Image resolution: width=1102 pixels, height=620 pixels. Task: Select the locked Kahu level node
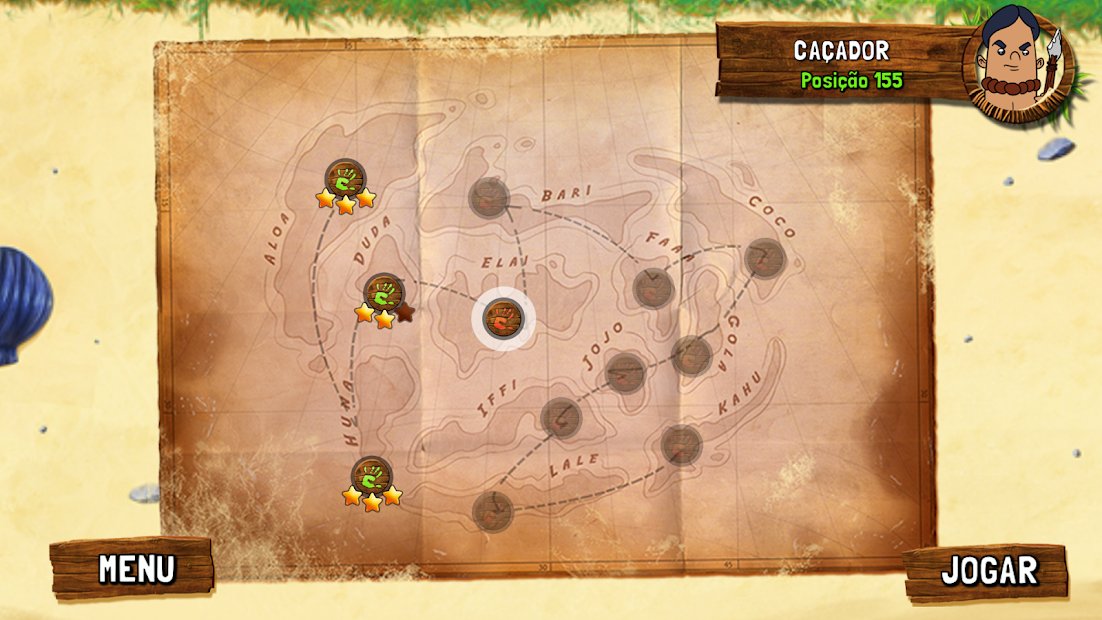681,445
